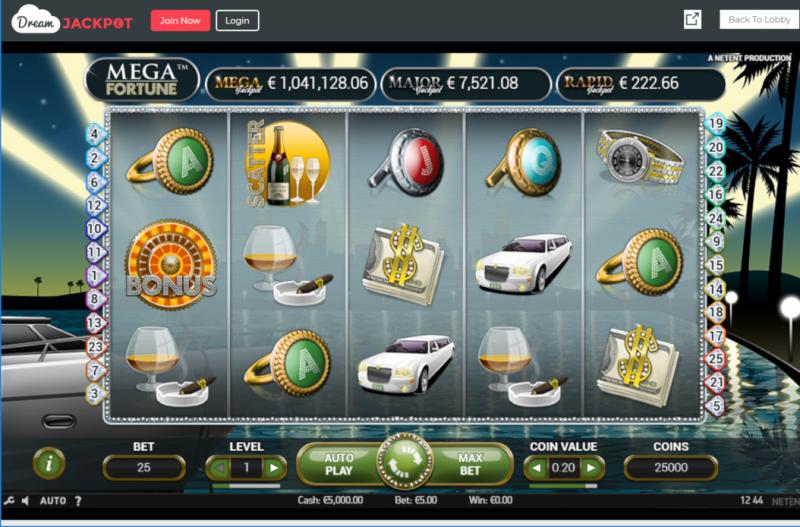Image resolution: width=800 pixels, height=527 pixels.
Task: Raise the coin value
Action: click(593, 467)
